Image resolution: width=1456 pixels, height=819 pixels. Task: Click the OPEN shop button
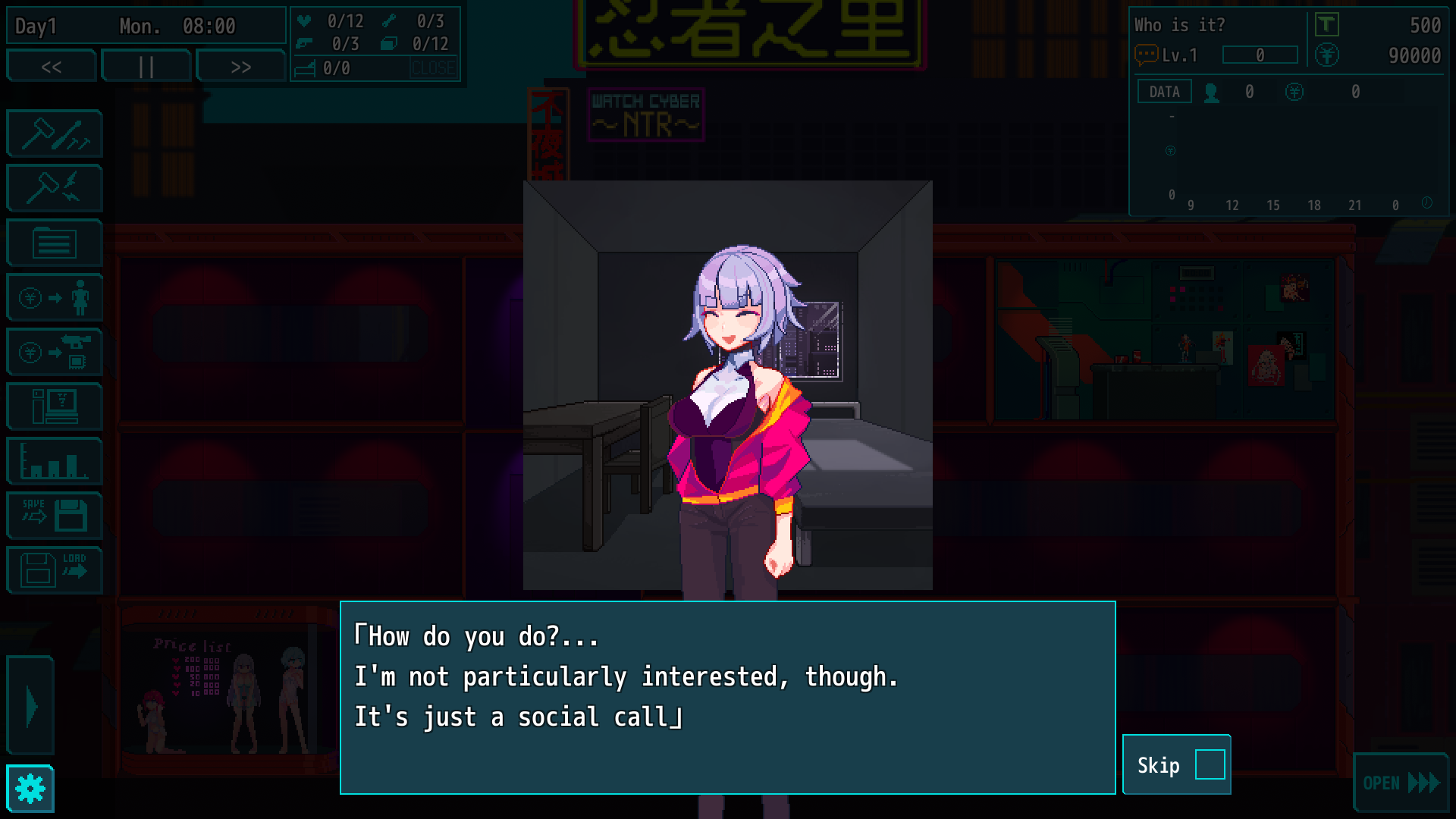coord(1400,783)
